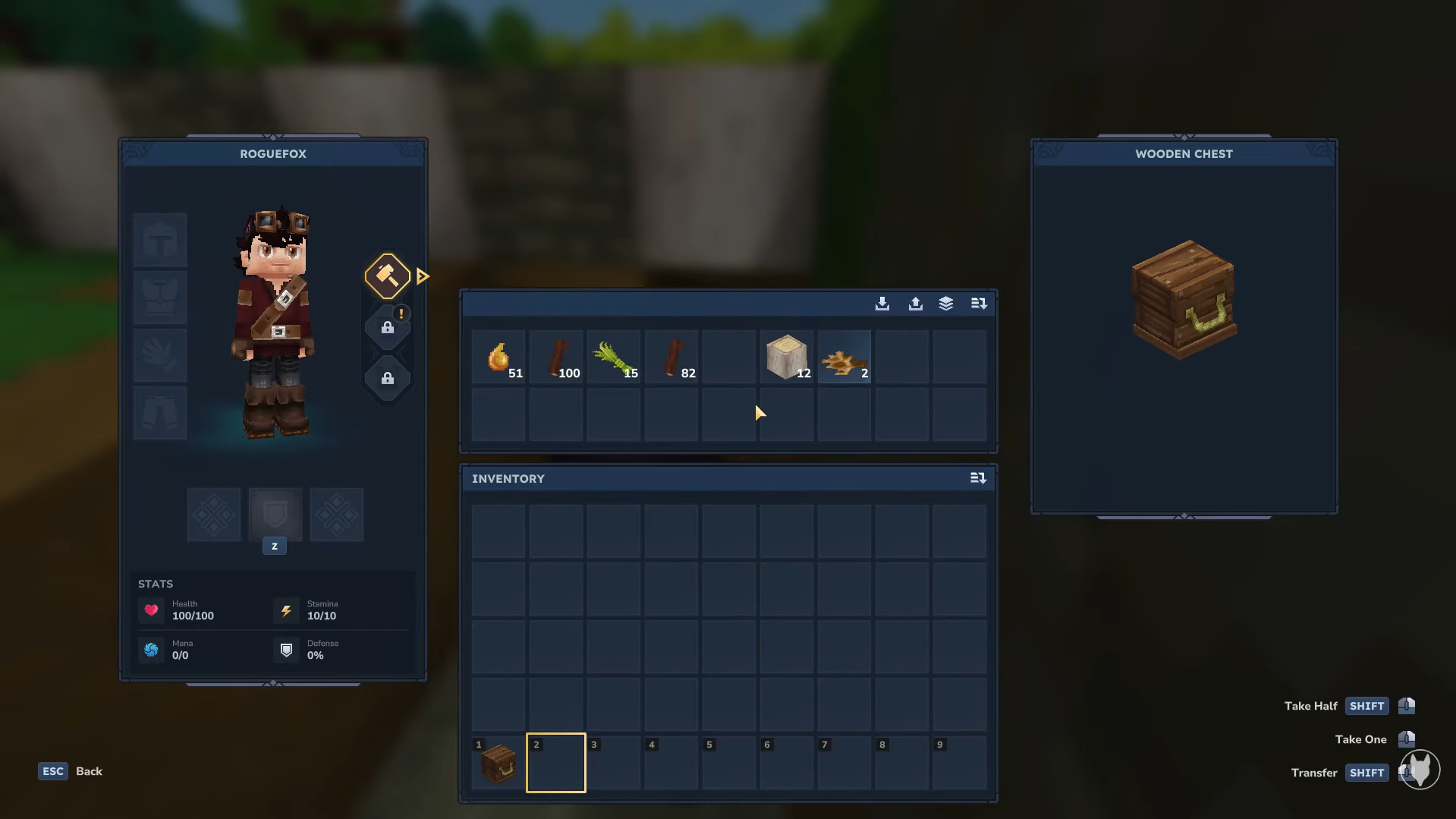Screen dimensions: 1456x819
Task: Select the stack of 100 sticks
Action: [x=556, y=357]
